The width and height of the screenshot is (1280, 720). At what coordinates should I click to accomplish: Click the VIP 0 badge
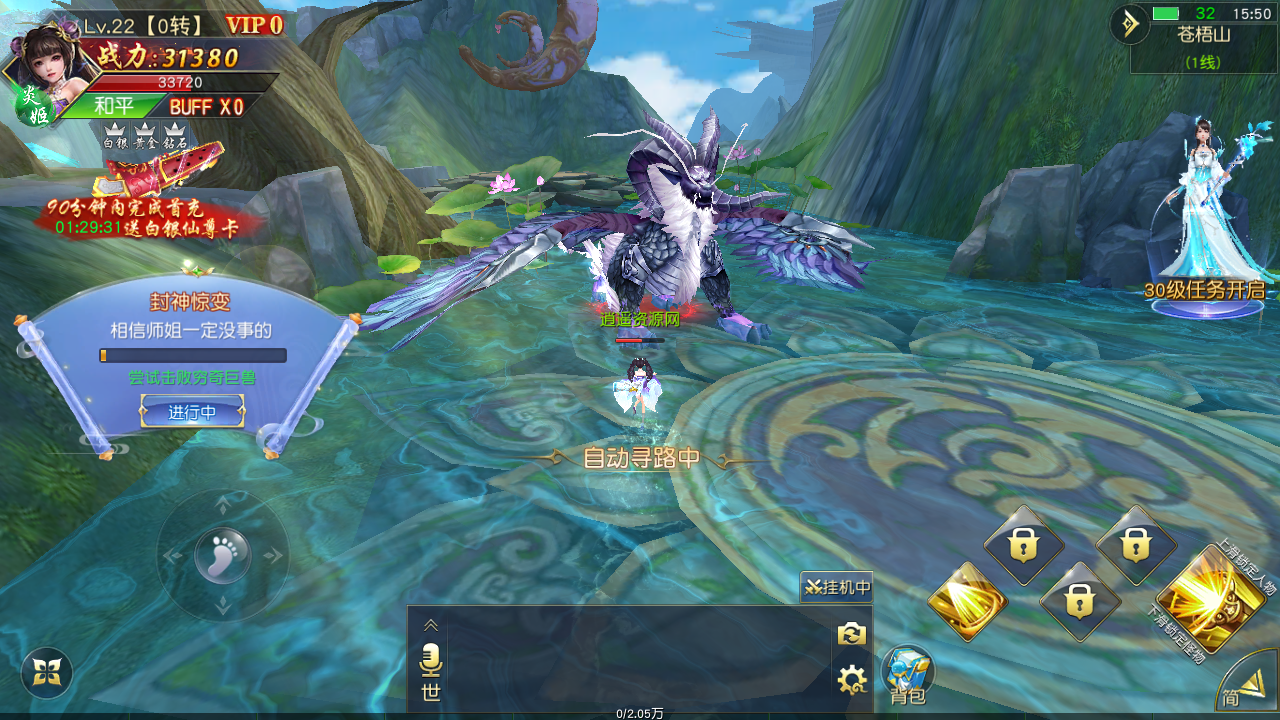click(254, 25)
